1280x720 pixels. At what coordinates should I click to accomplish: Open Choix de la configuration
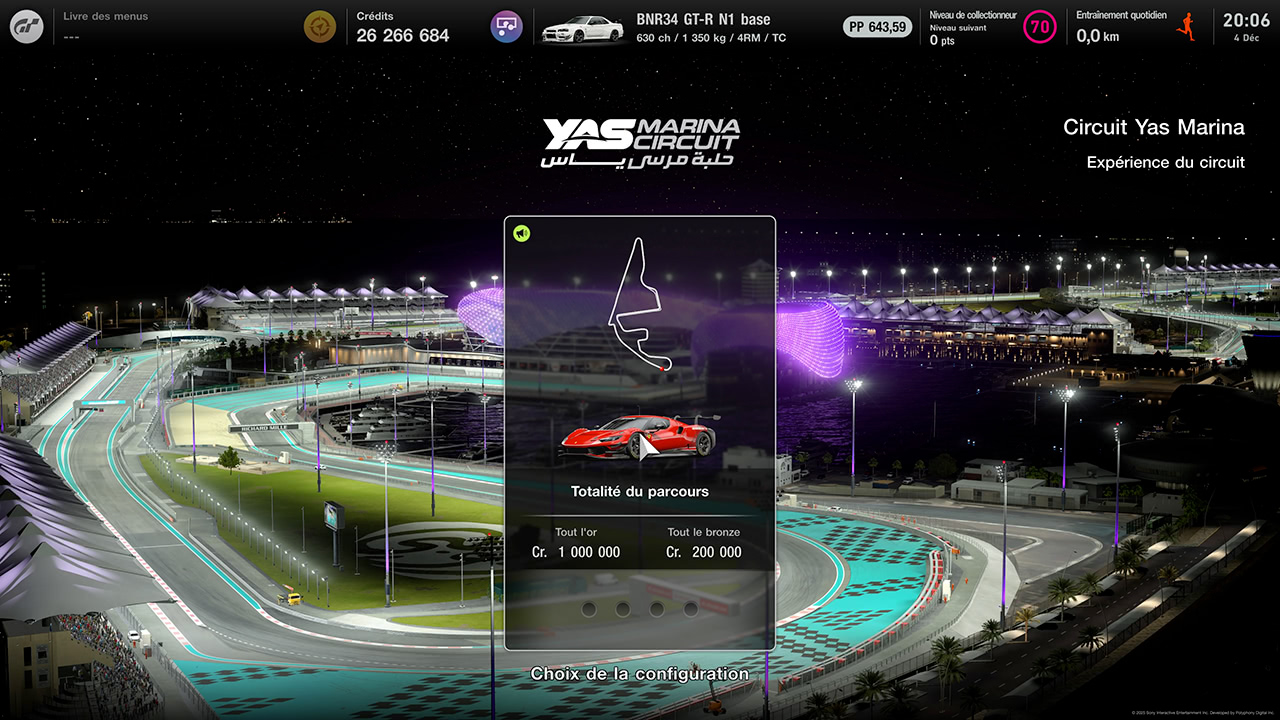640,674
